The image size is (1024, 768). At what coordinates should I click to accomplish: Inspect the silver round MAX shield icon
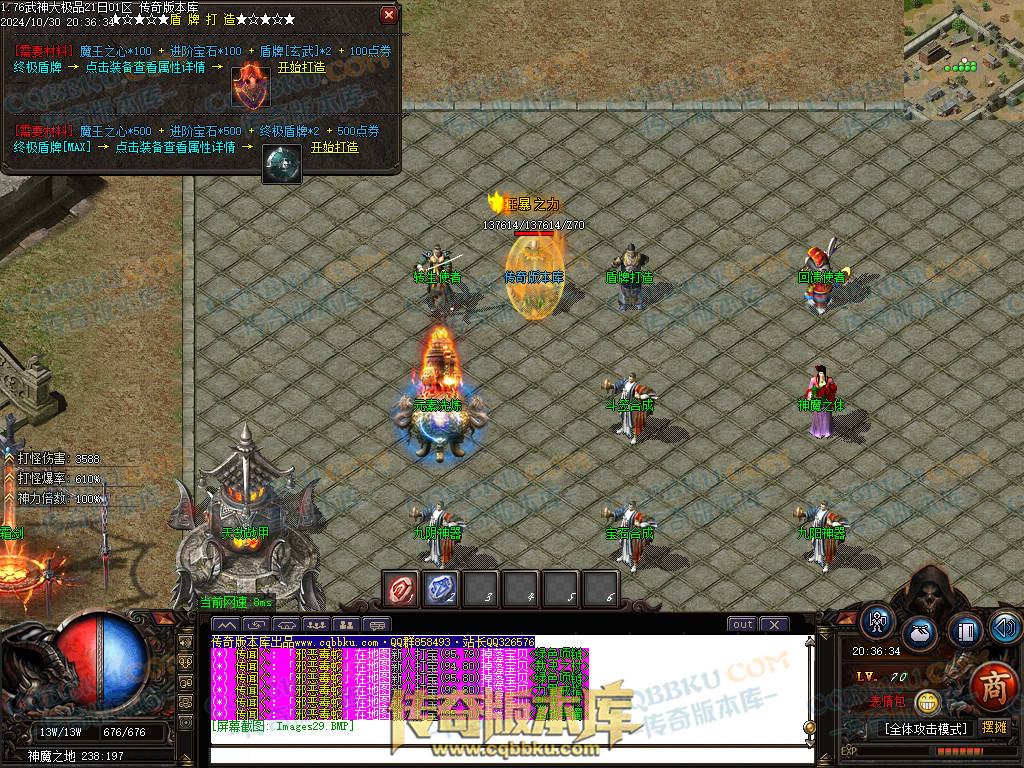tap(282, 164)
